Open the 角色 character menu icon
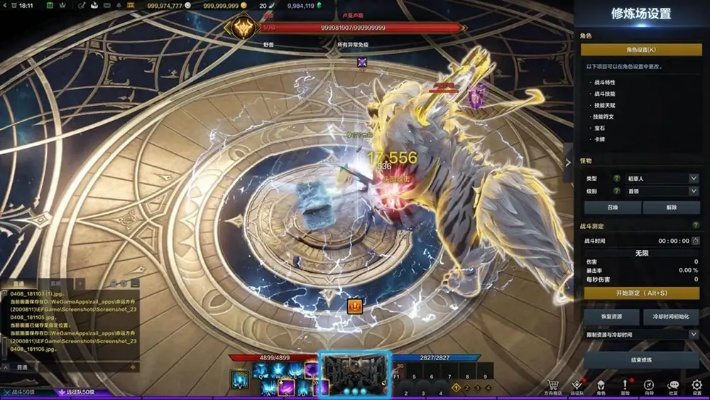 tap(601, 385)
